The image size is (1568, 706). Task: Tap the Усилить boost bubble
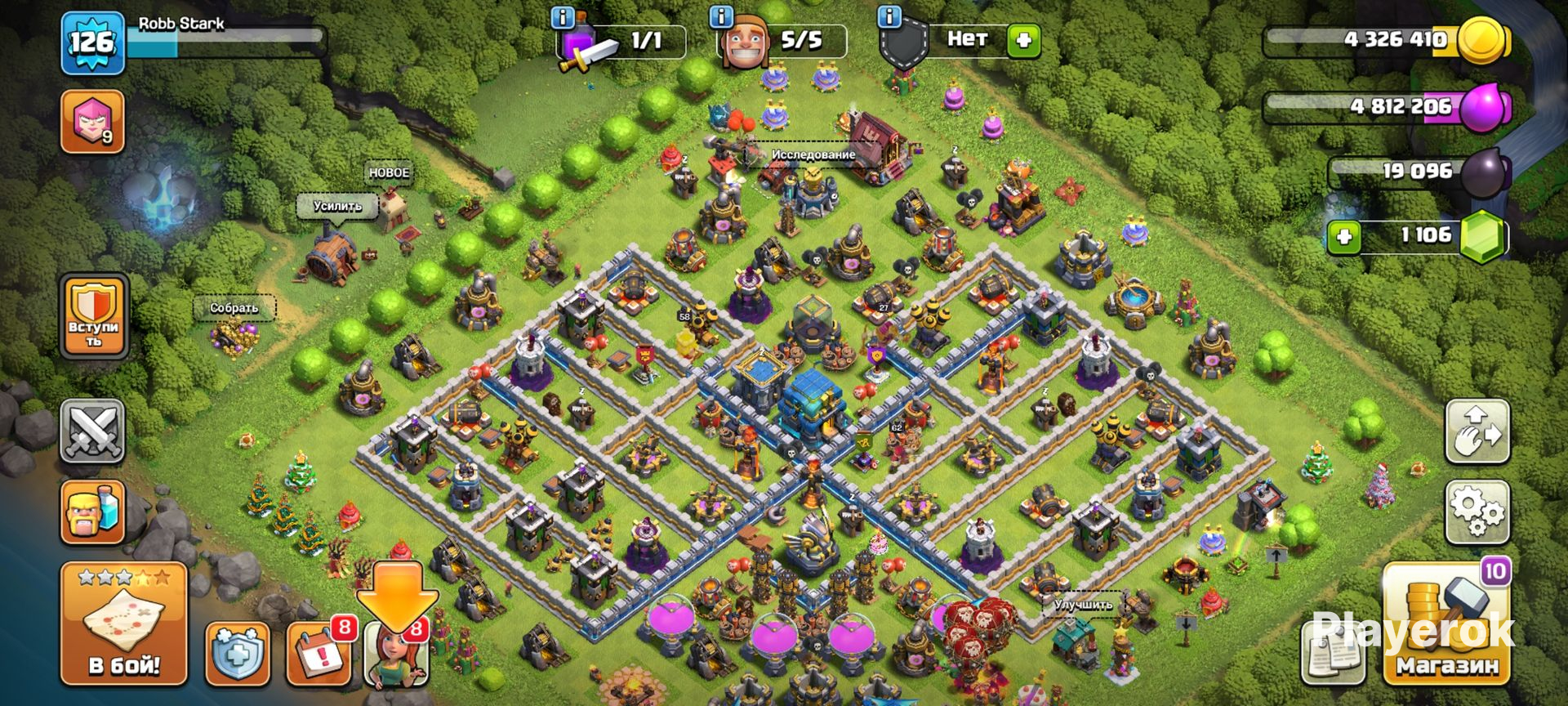point(337,206)
